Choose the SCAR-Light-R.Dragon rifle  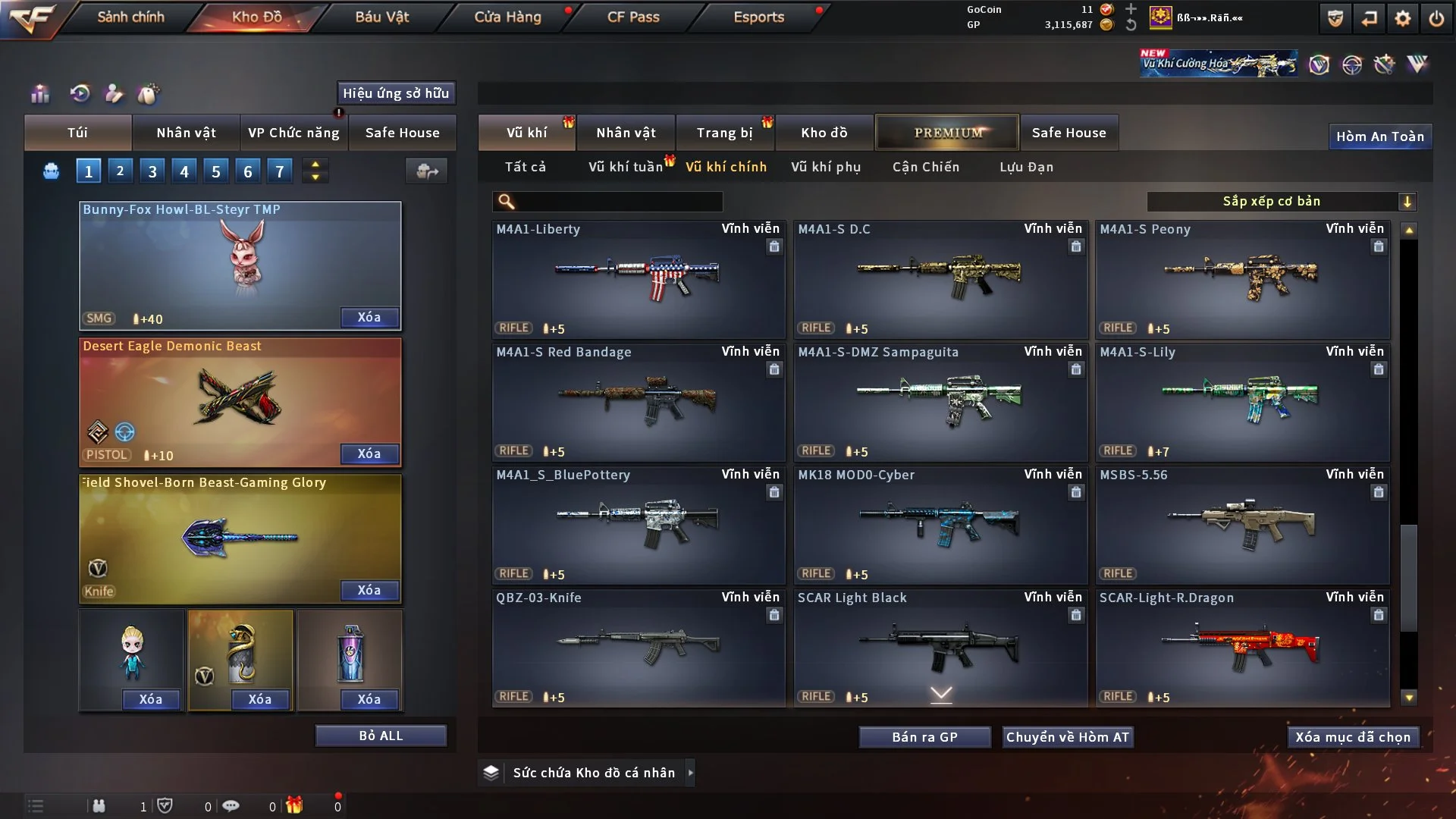(1242, 648)
